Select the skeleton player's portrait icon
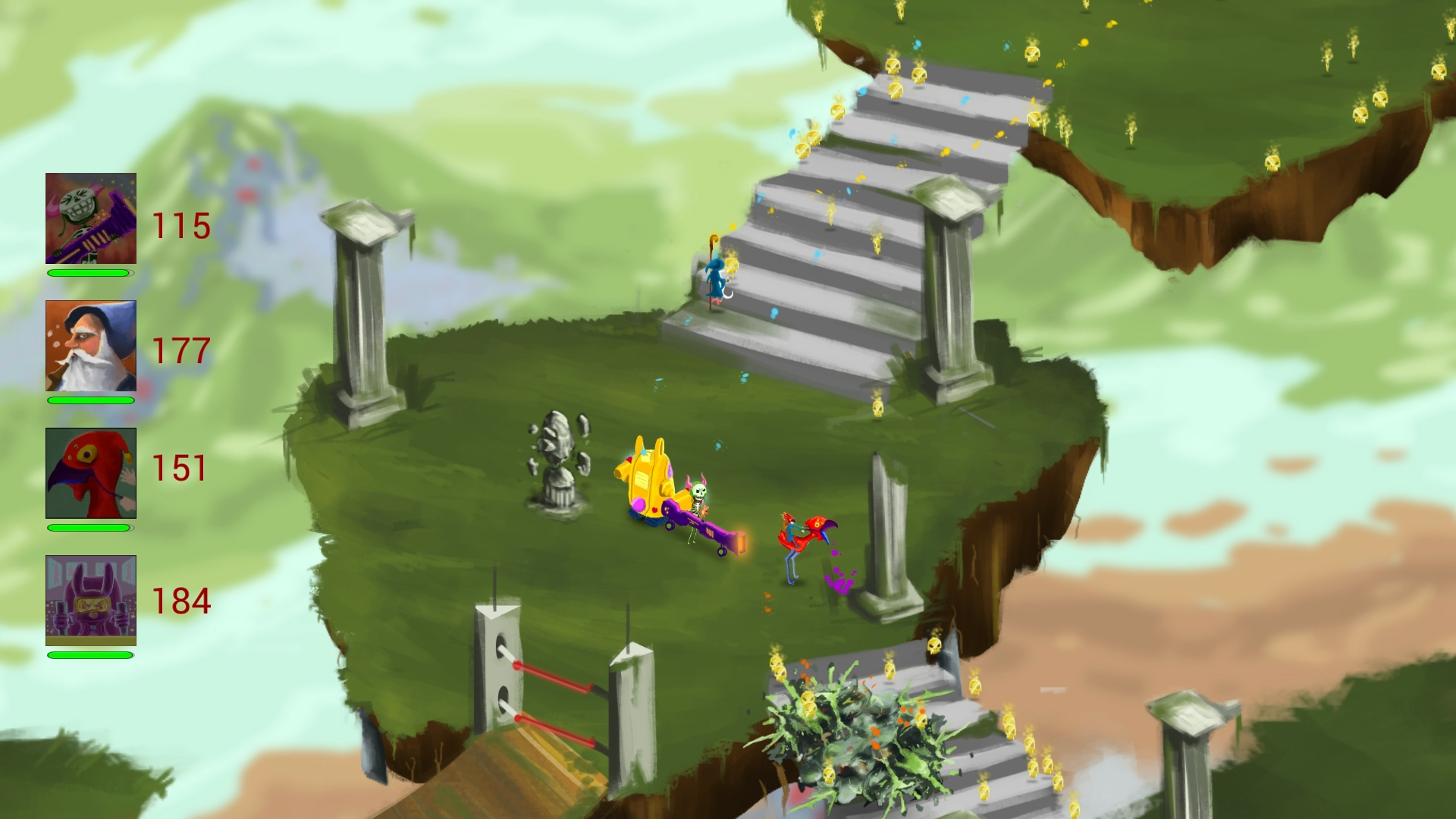This screenshot has width=1456, height=819. tap(90, 218)
